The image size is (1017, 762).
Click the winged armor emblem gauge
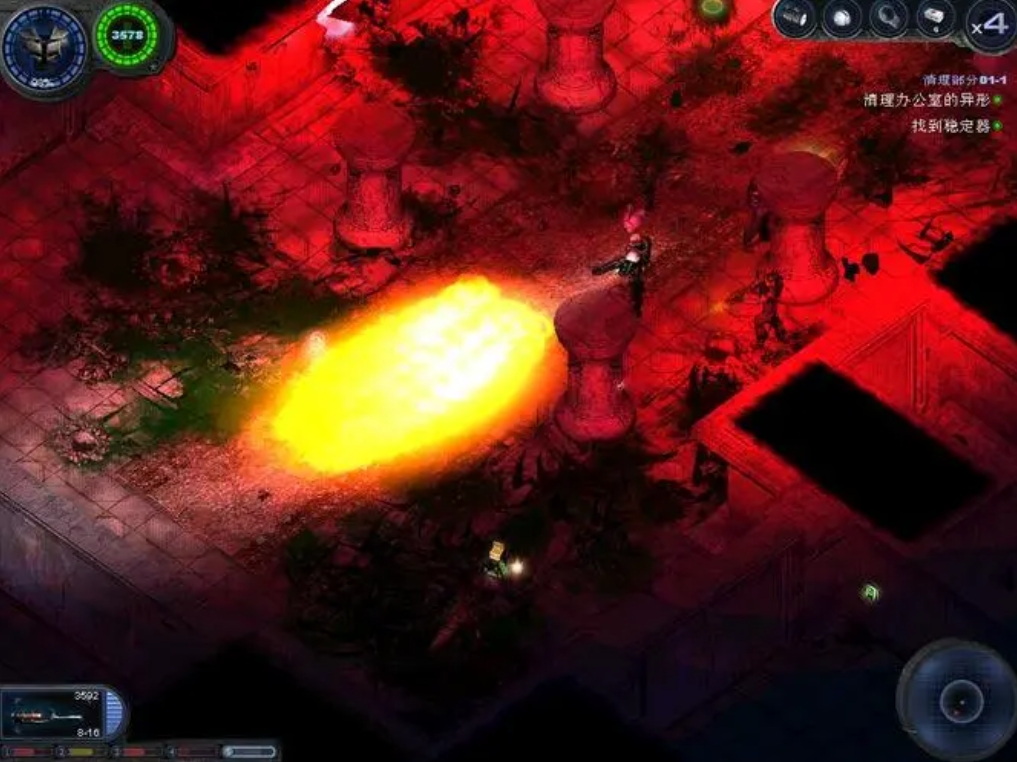[44, 46]
